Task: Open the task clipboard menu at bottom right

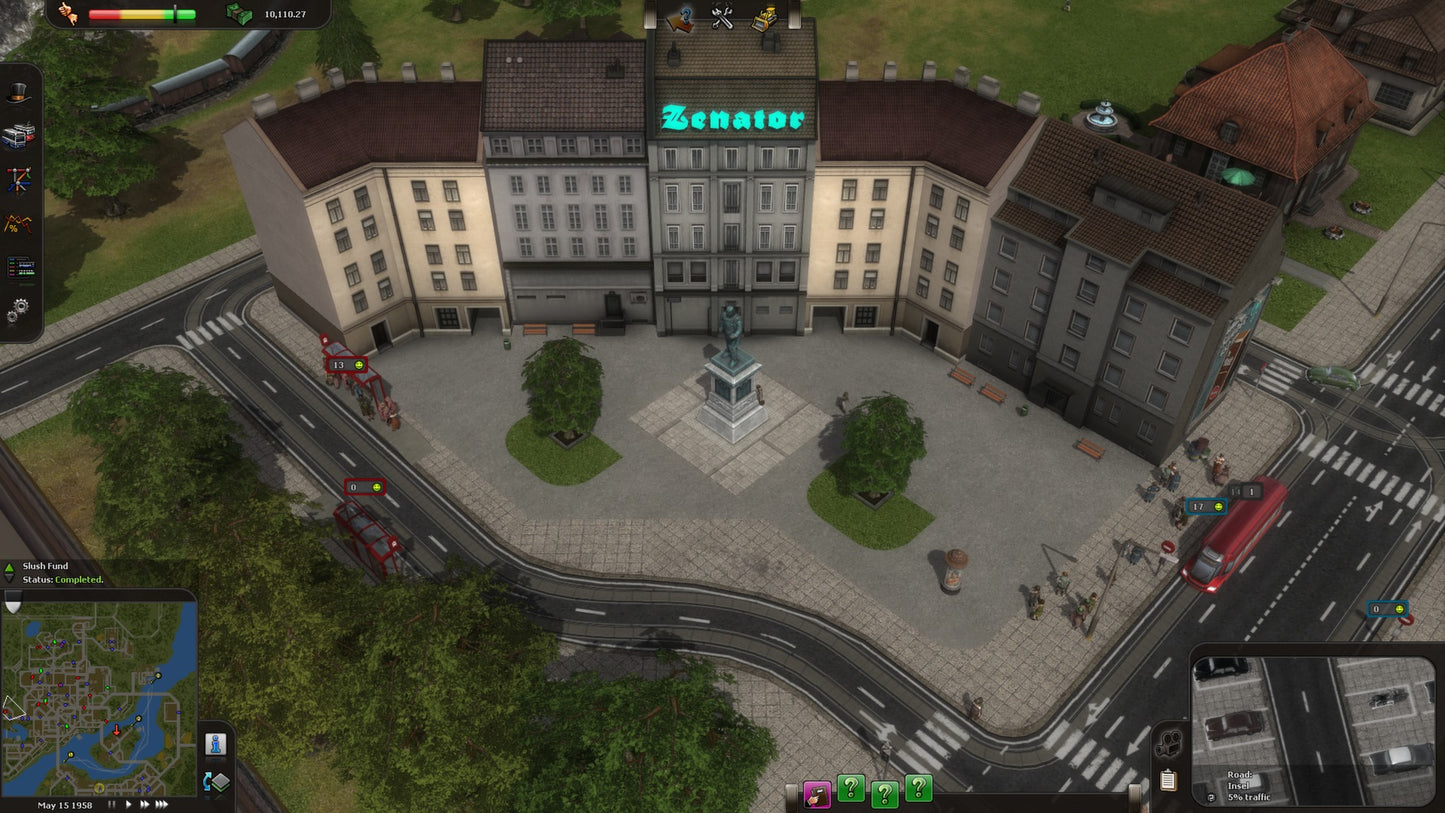Action: tap(1168, 779)
